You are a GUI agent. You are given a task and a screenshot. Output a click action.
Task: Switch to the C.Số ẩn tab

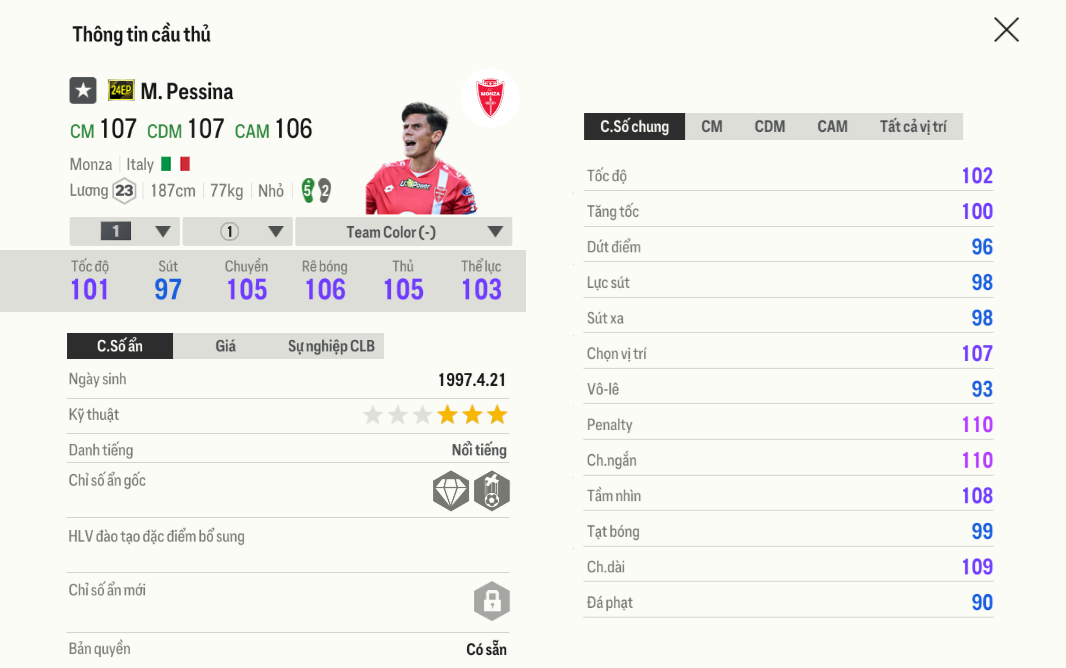120,346
